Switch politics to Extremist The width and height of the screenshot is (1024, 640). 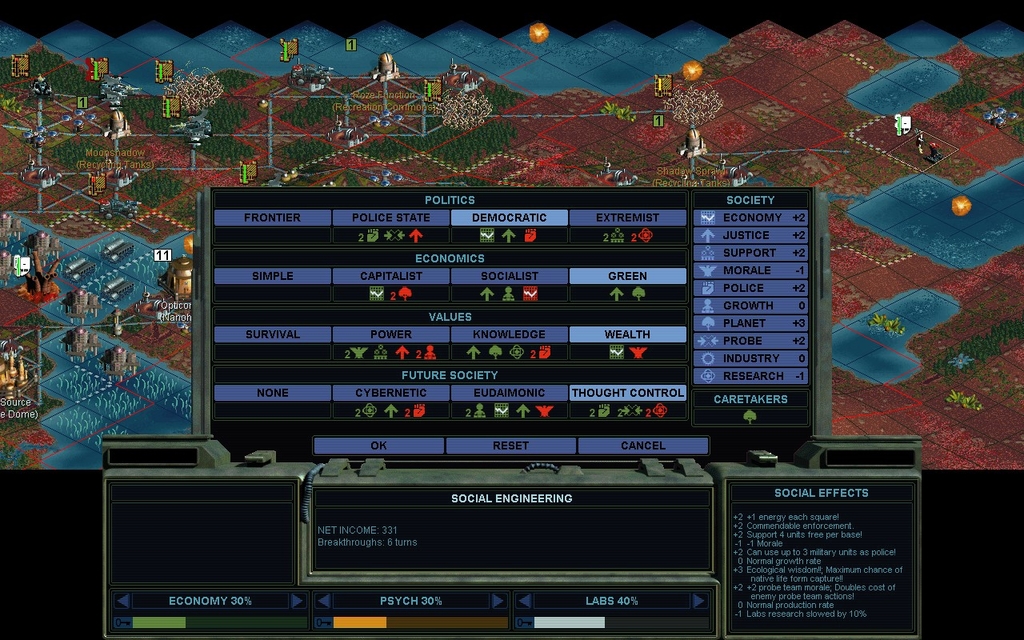(x=628, y=217)
